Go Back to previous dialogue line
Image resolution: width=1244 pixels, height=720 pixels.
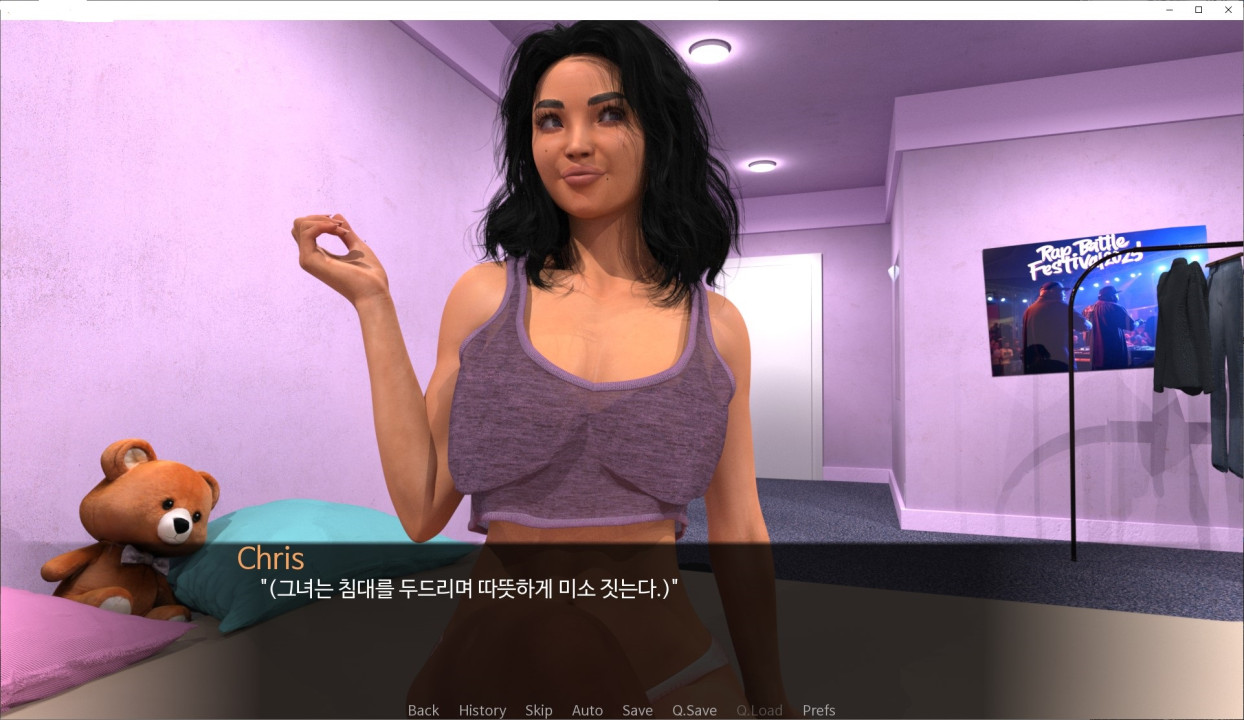pyautogui.click(x=423, y=710)
